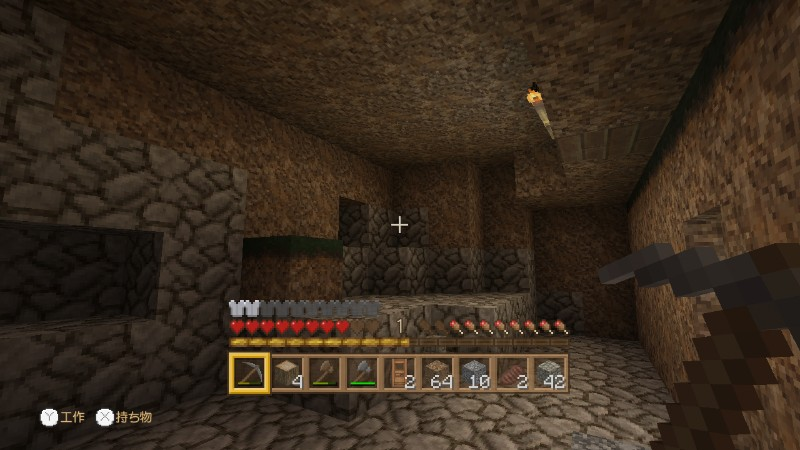Select the wood planks stack of 4
The height and width of the screenshot is (450, 800).
coord(287,373)
